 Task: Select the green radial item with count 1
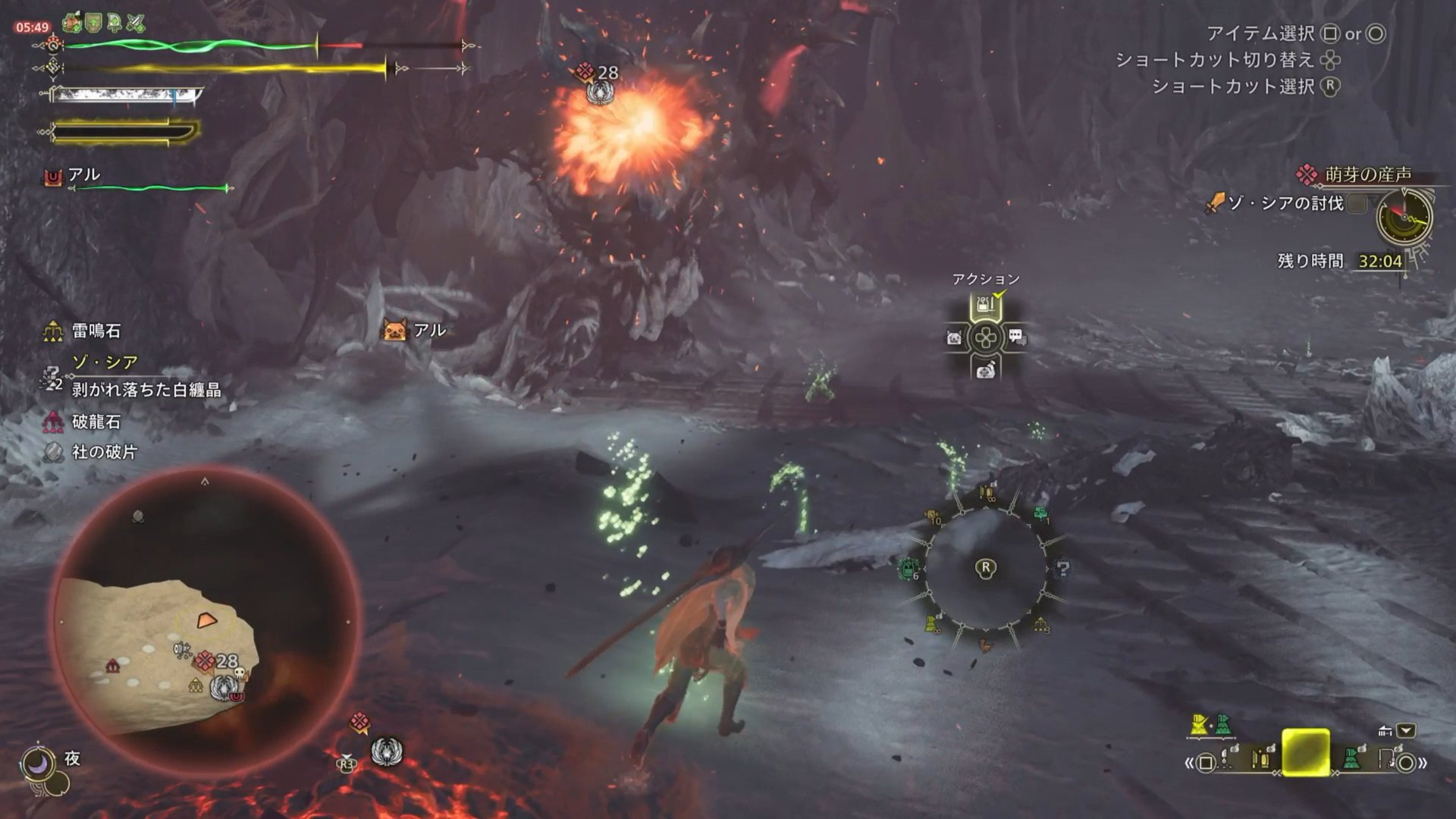[x=1041, y=515]
